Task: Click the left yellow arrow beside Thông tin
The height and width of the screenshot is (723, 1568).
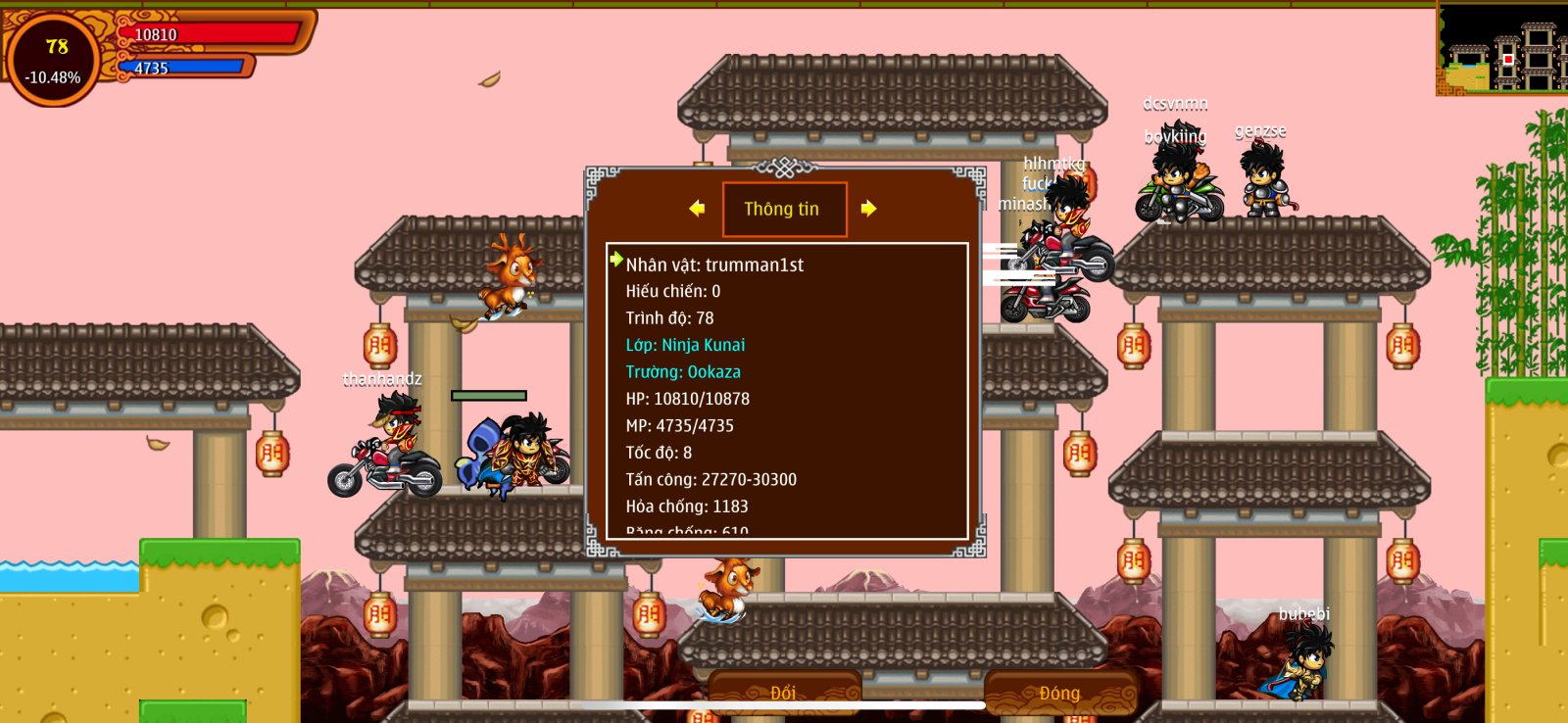Action: pyautogui.click(x=697, y=209)
